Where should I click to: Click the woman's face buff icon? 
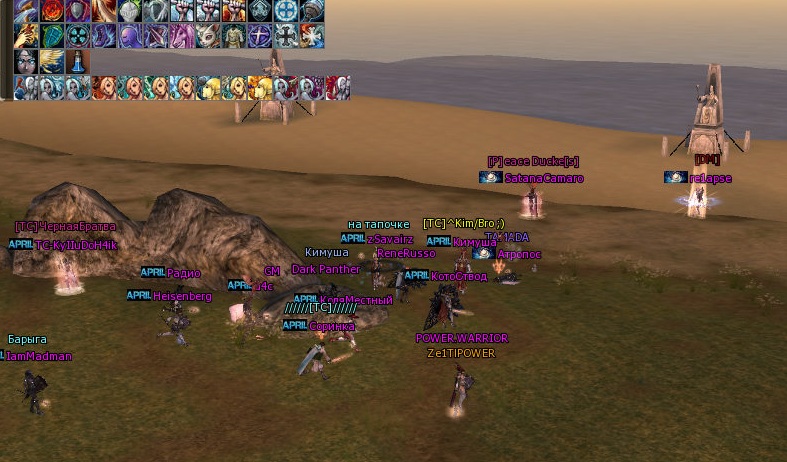(24, 62)
